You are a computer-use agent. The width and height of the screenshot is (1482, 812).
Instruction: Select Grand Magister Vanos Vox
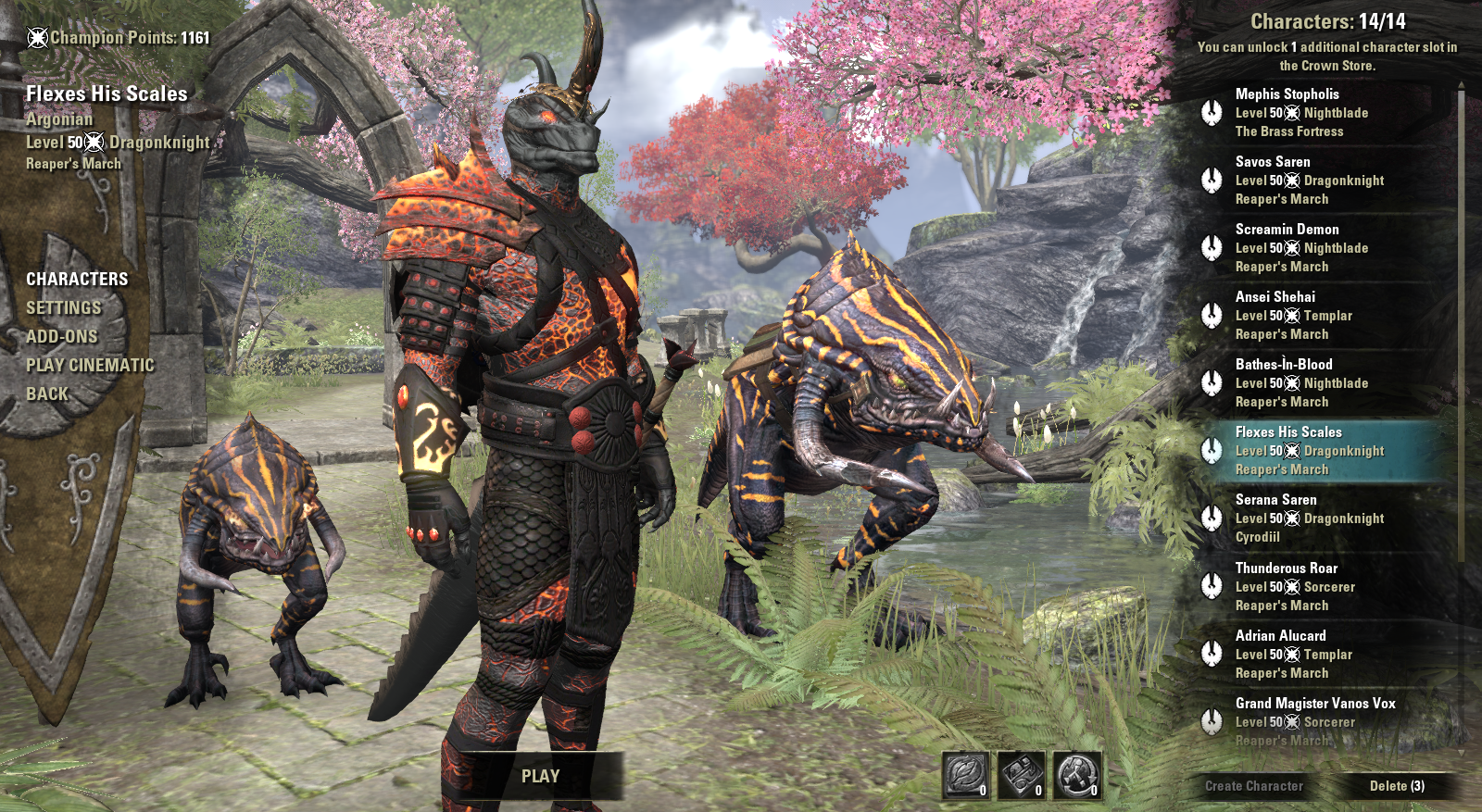(1325, 719)
